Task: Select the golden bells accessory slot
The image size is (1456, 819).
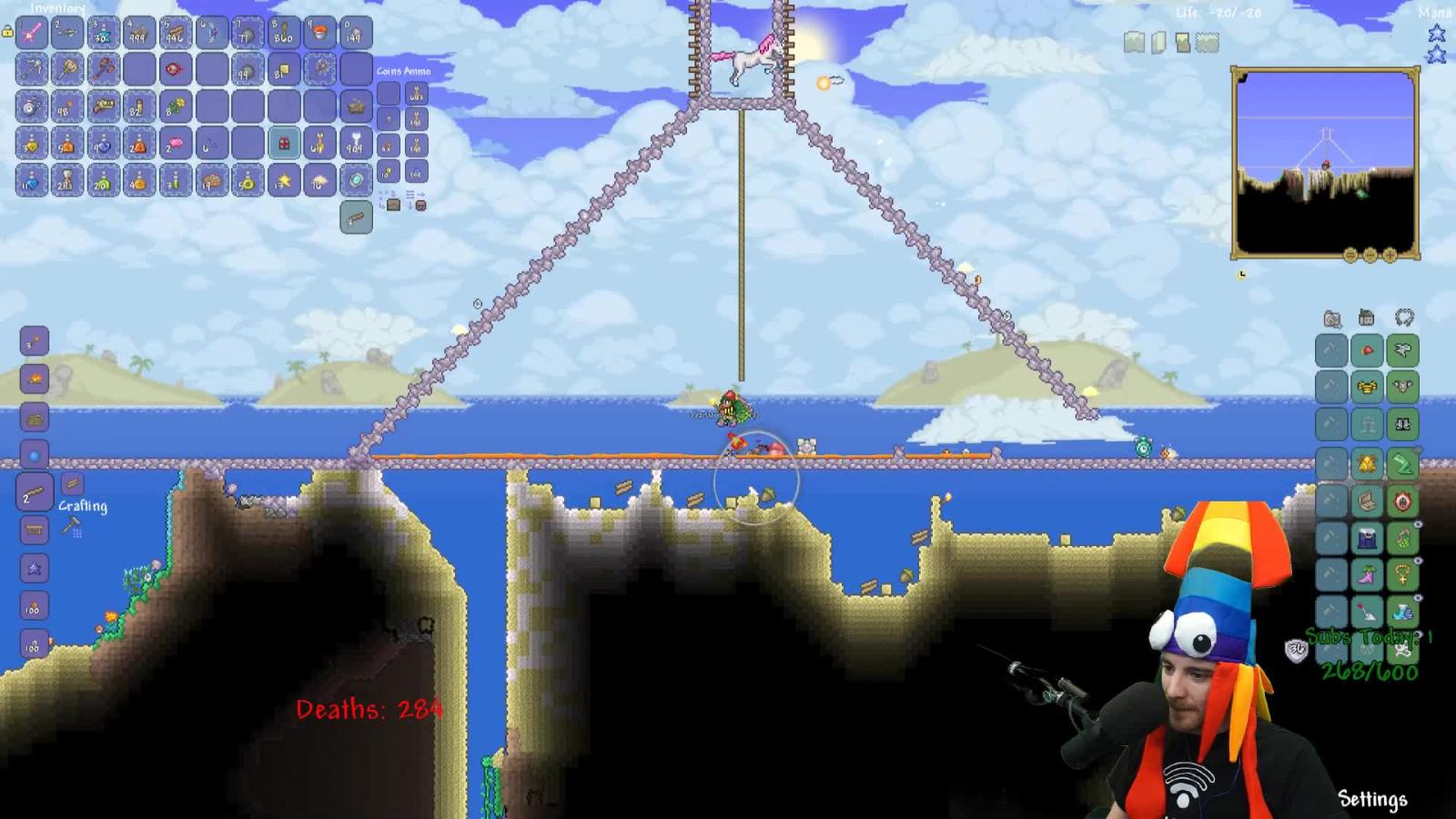Action: 1367,462
